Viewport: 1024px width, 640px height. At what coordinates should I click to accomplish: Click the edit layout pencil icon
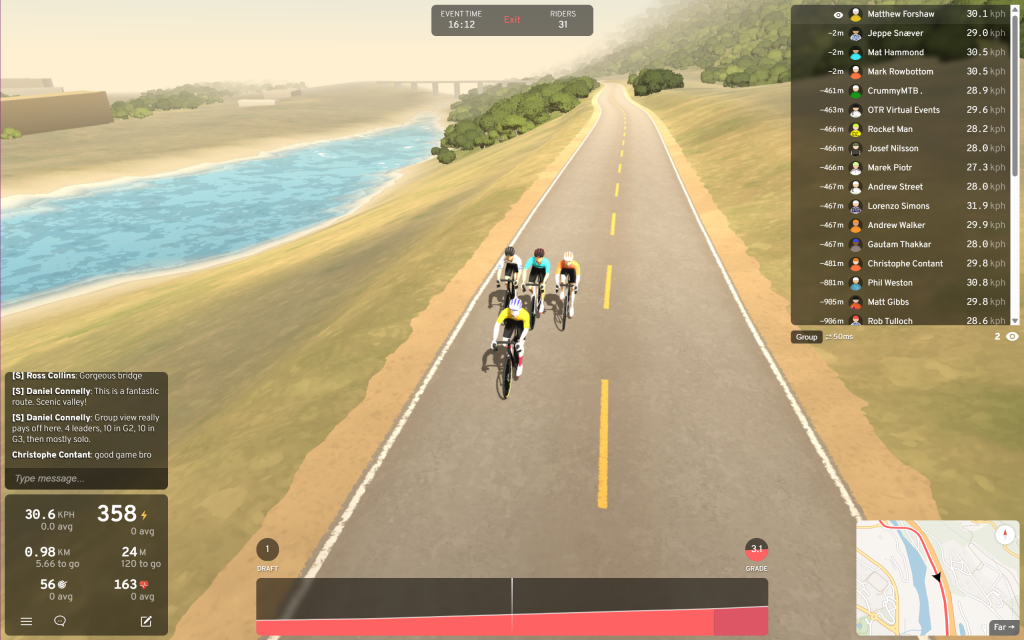[x=146, y=621]
